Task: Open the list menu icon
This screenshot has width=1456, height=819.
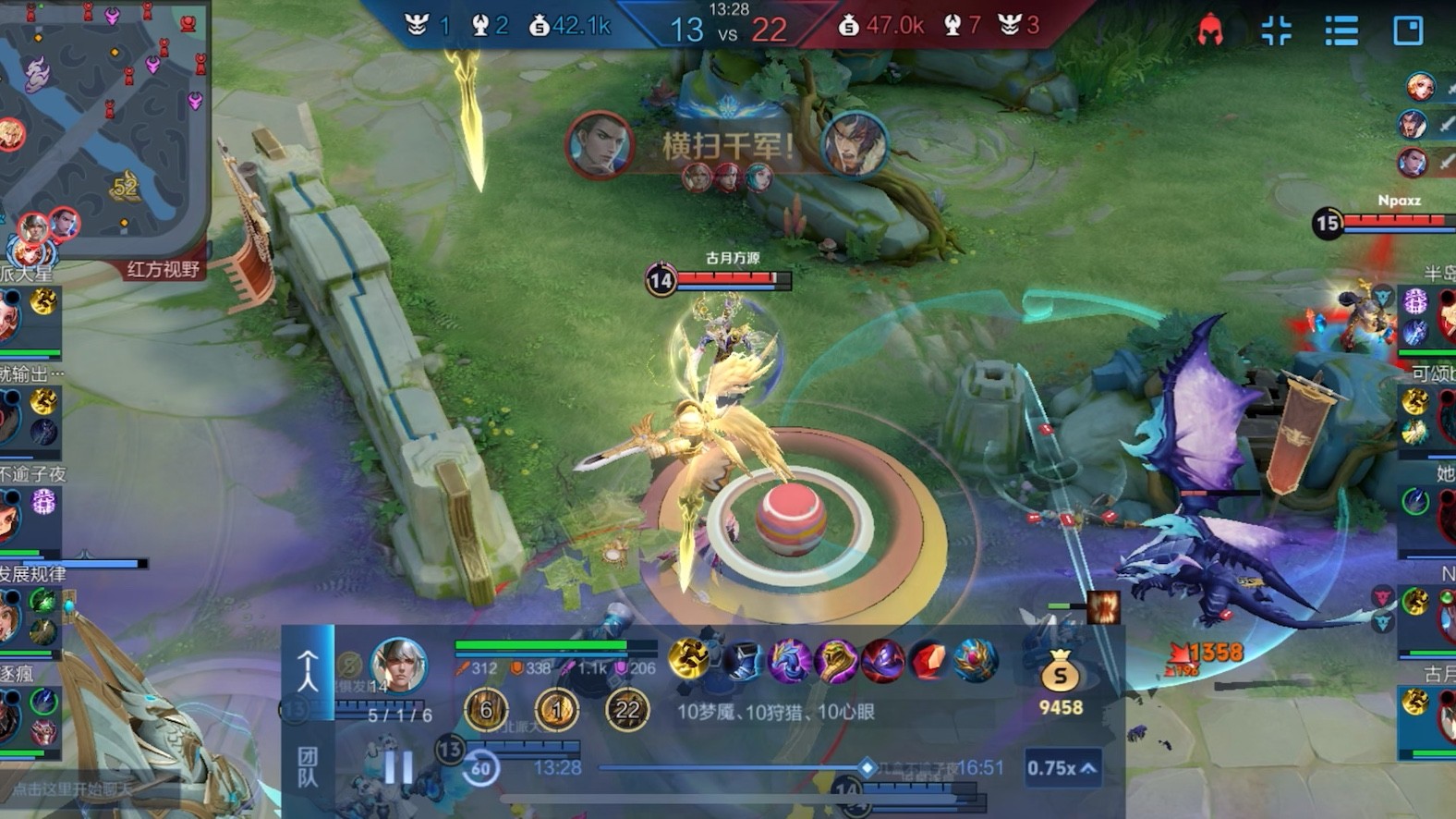Action: click(1341, 31)
